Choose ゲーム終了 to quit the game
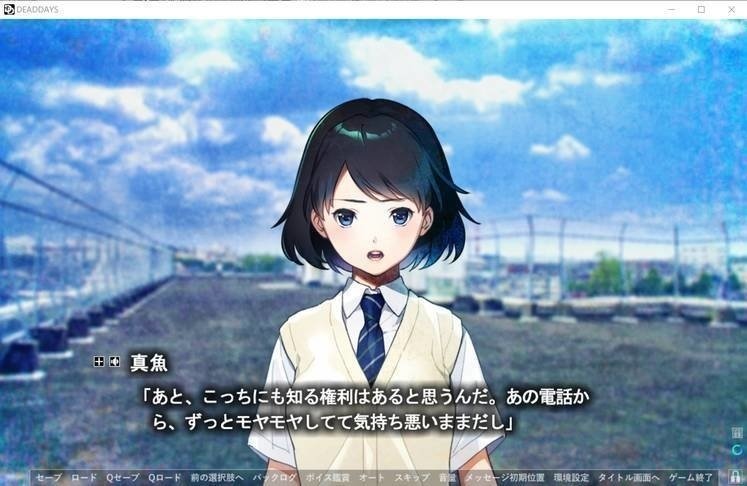This screenshot has width=747, height=486. [x=691, y=478]
